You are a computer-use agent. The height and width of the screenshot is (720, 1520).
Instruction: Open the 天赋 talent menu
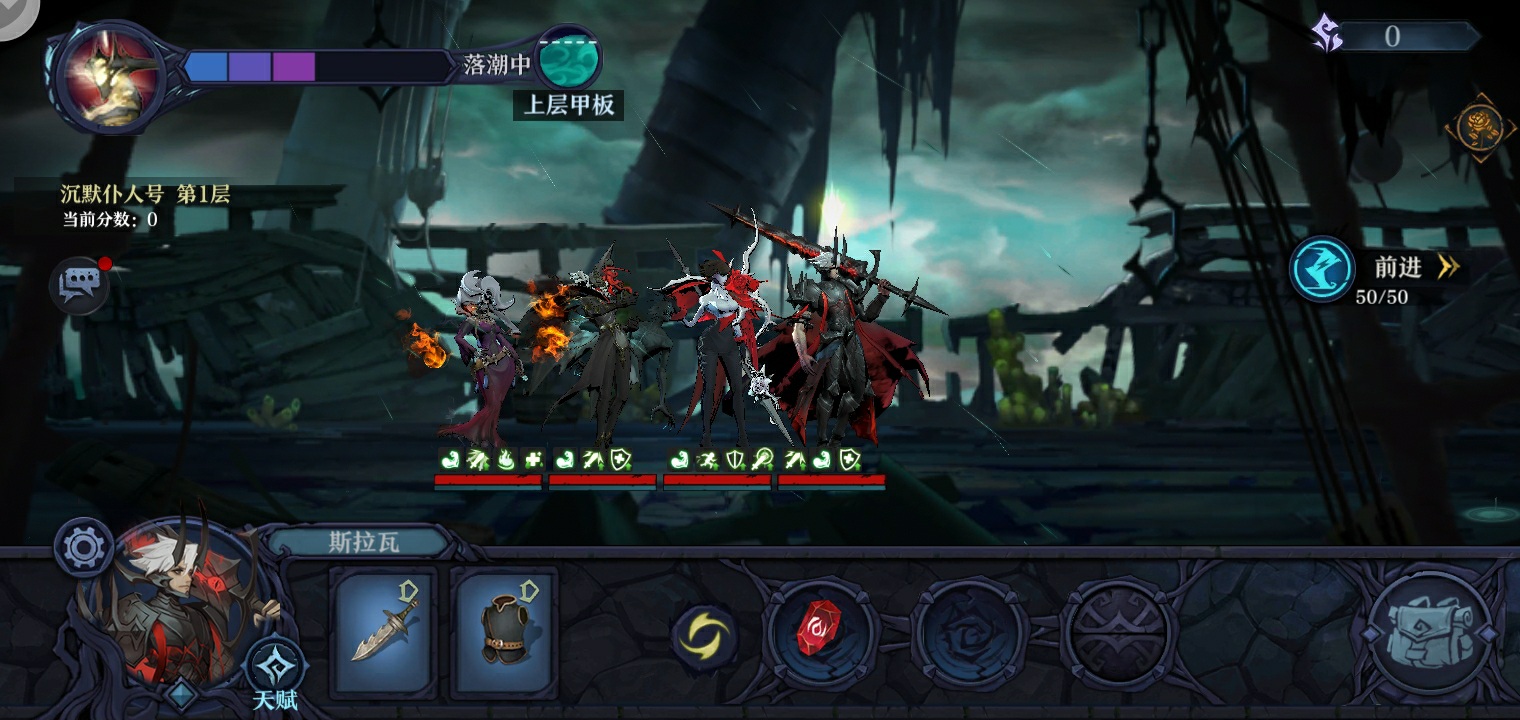(274, 671)
